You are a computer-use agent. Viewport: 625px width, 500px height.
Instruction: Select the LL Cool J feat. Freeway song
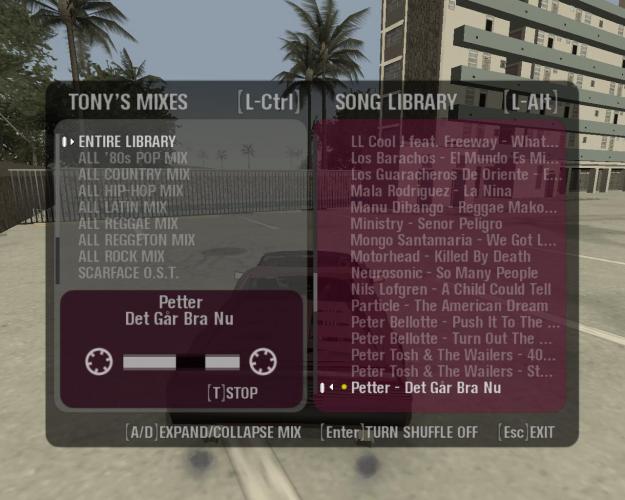[455, 141]
